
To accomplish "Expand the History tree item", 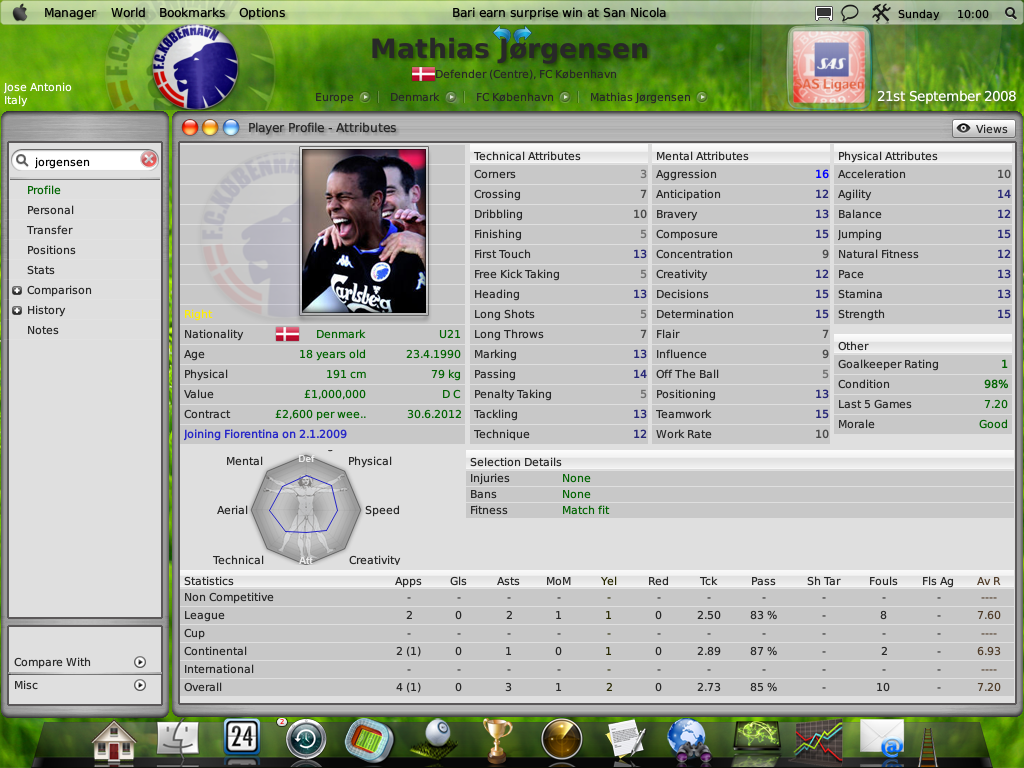I will click(17, 310).
